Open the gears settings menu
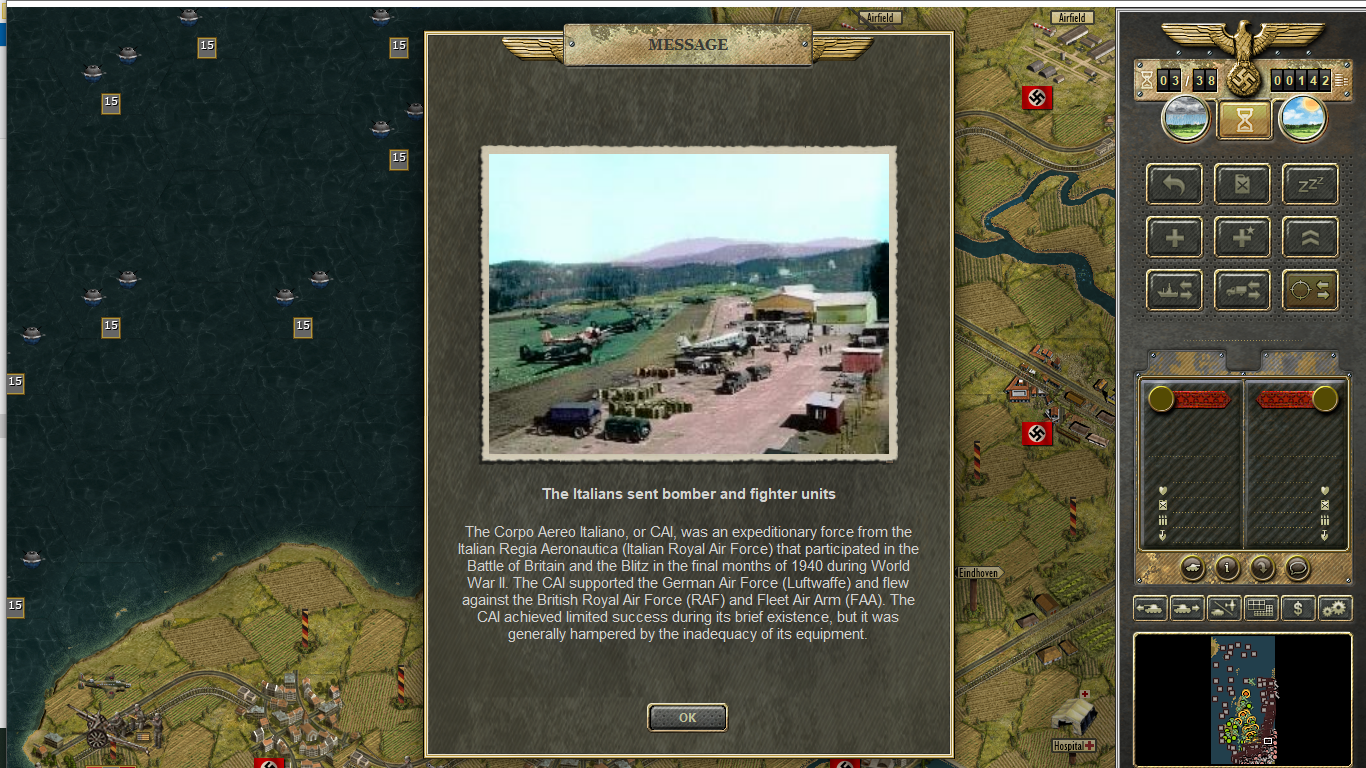Screen dimensions: 1366x768 tap(1334, 607)
